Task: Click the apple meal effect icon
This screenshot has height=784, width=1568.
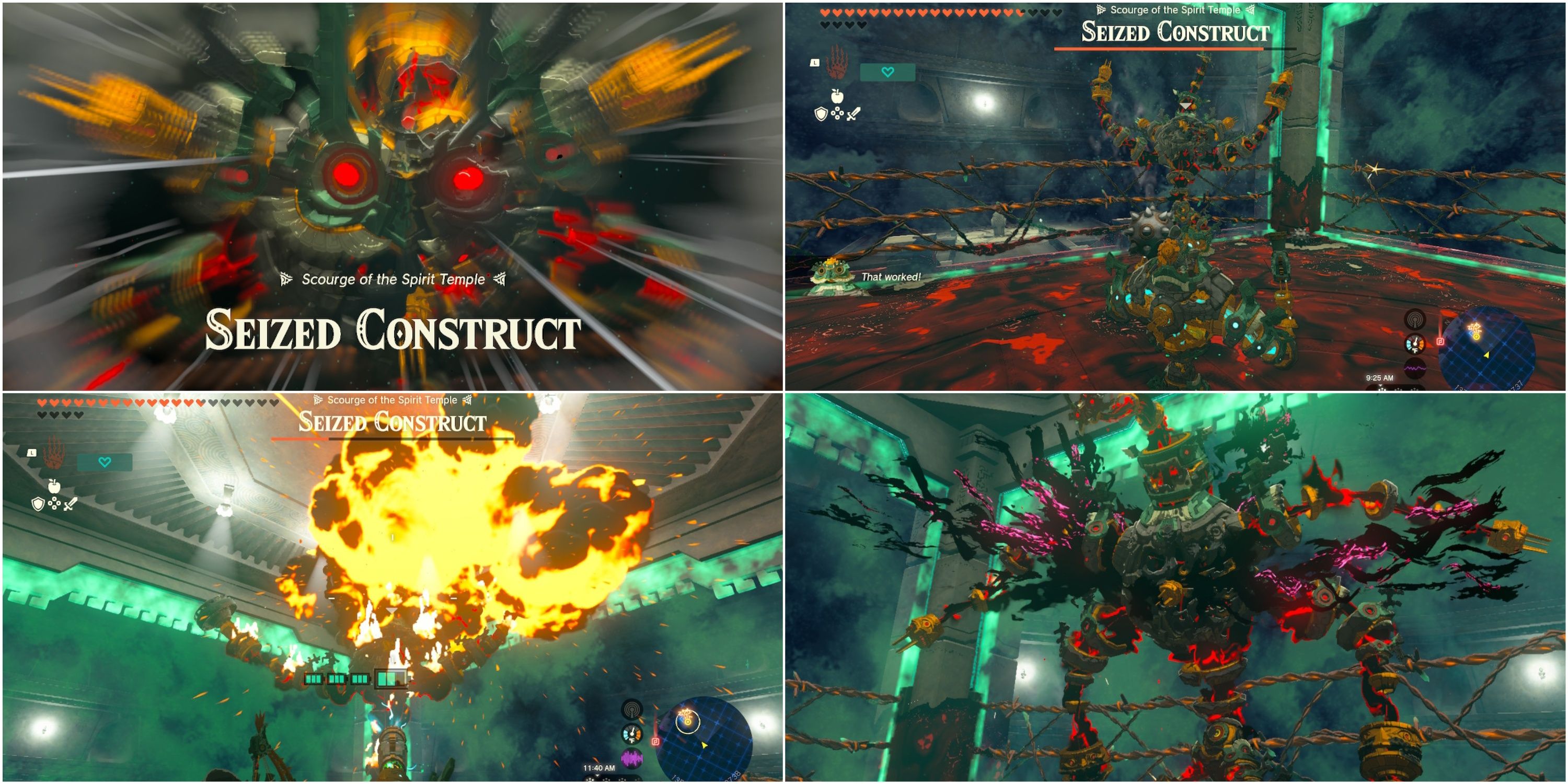Action: (x=837, y=97)
